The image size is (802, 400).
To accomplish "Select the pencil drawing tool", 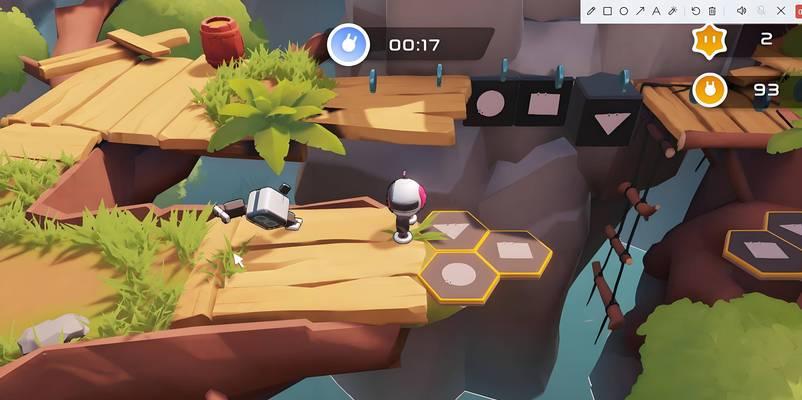I will pos(591,11).
